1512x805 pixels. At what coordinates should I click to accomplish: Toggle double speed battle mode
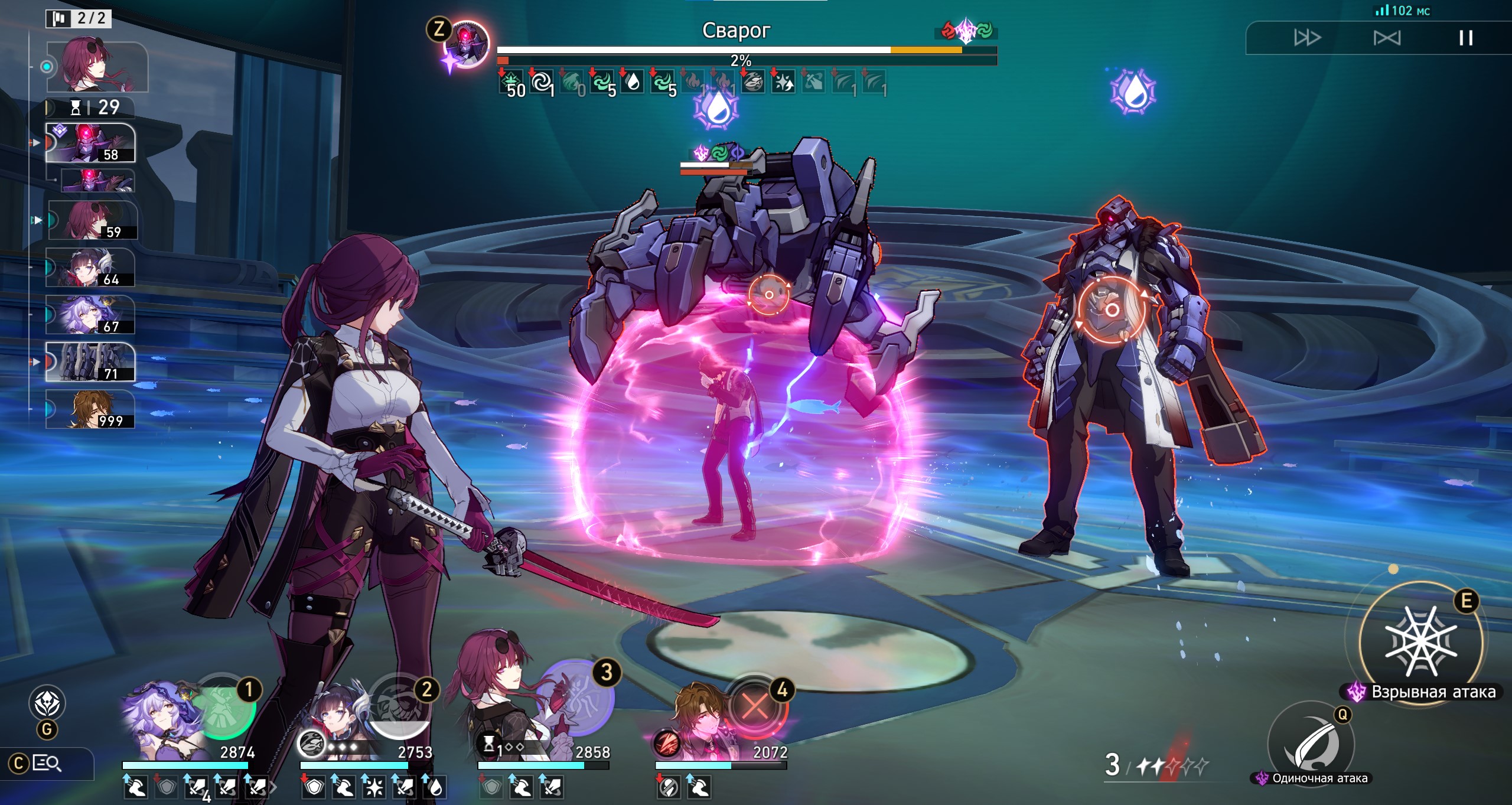tap(1306, 38)
